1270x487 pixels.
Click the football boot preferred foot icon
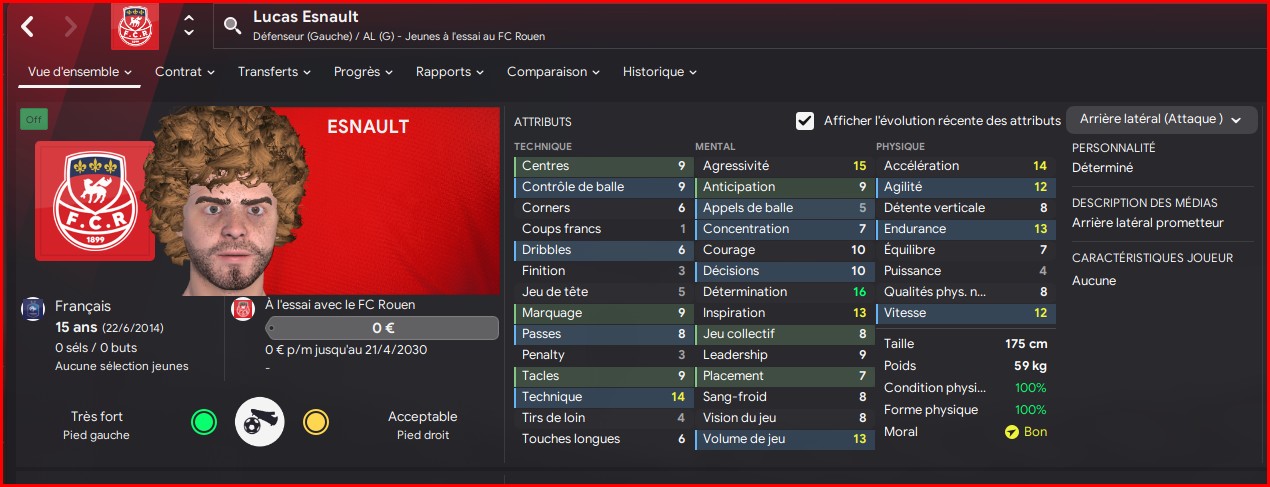[259, 423]
